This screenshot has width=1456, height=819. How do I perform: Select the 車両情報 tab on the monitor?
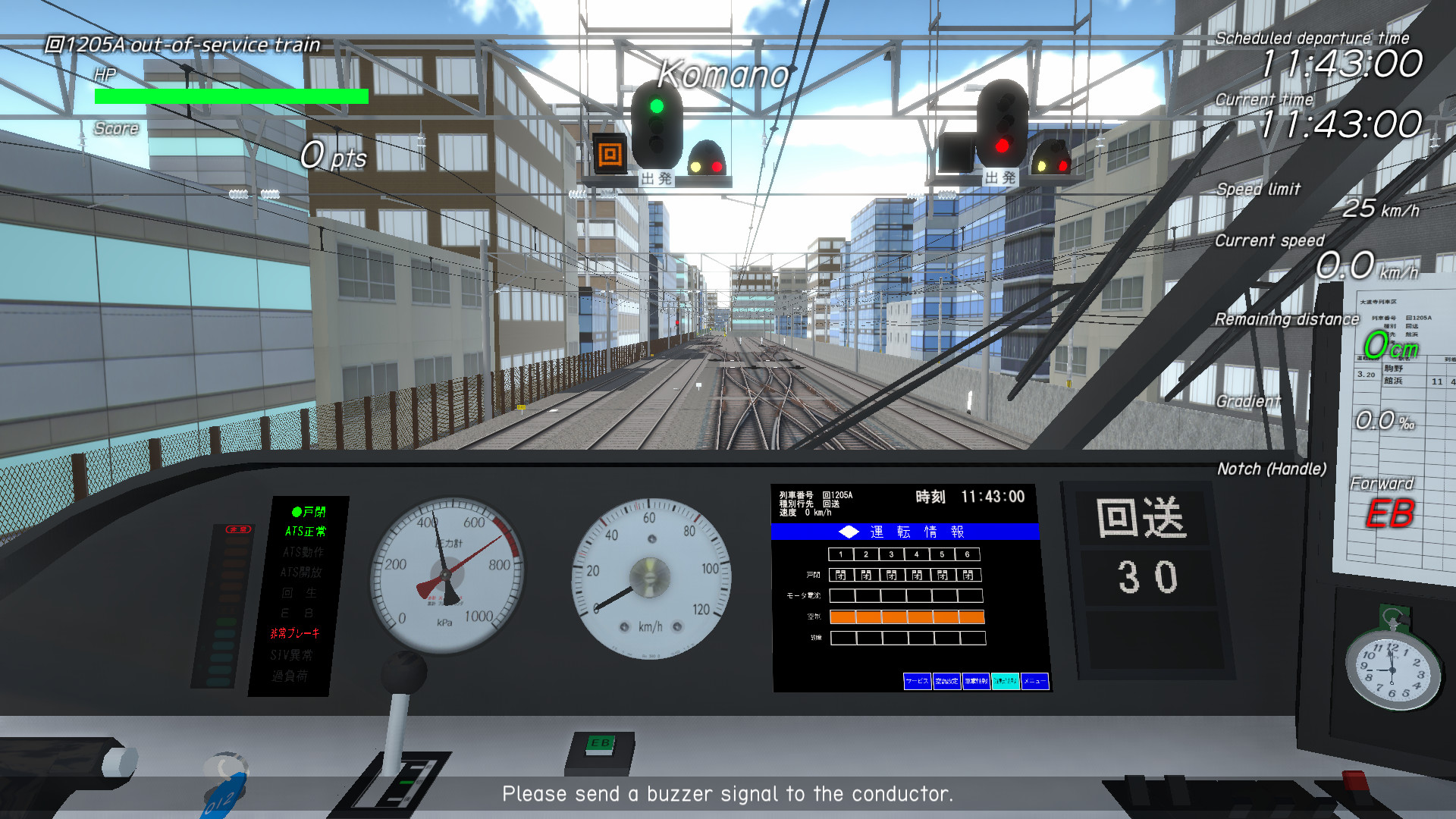coord(976,681)
